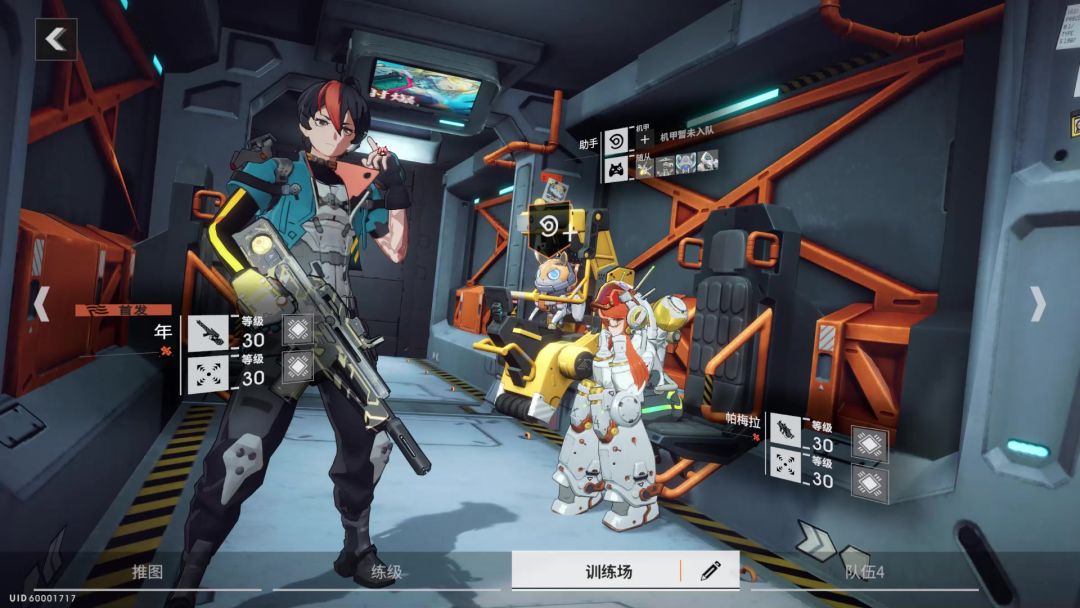Switch to the 推图 team tab
This screenshot has width=1080, height=608.
[x=147, y=572]
